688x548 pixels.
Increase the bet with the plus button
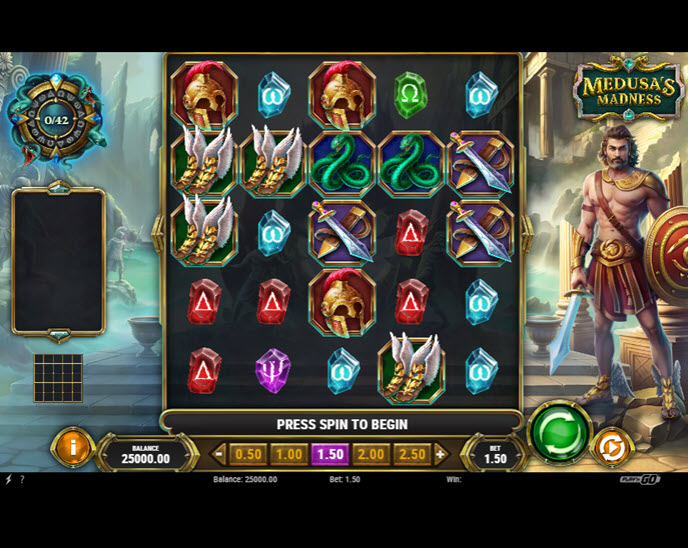pos(440,454)
